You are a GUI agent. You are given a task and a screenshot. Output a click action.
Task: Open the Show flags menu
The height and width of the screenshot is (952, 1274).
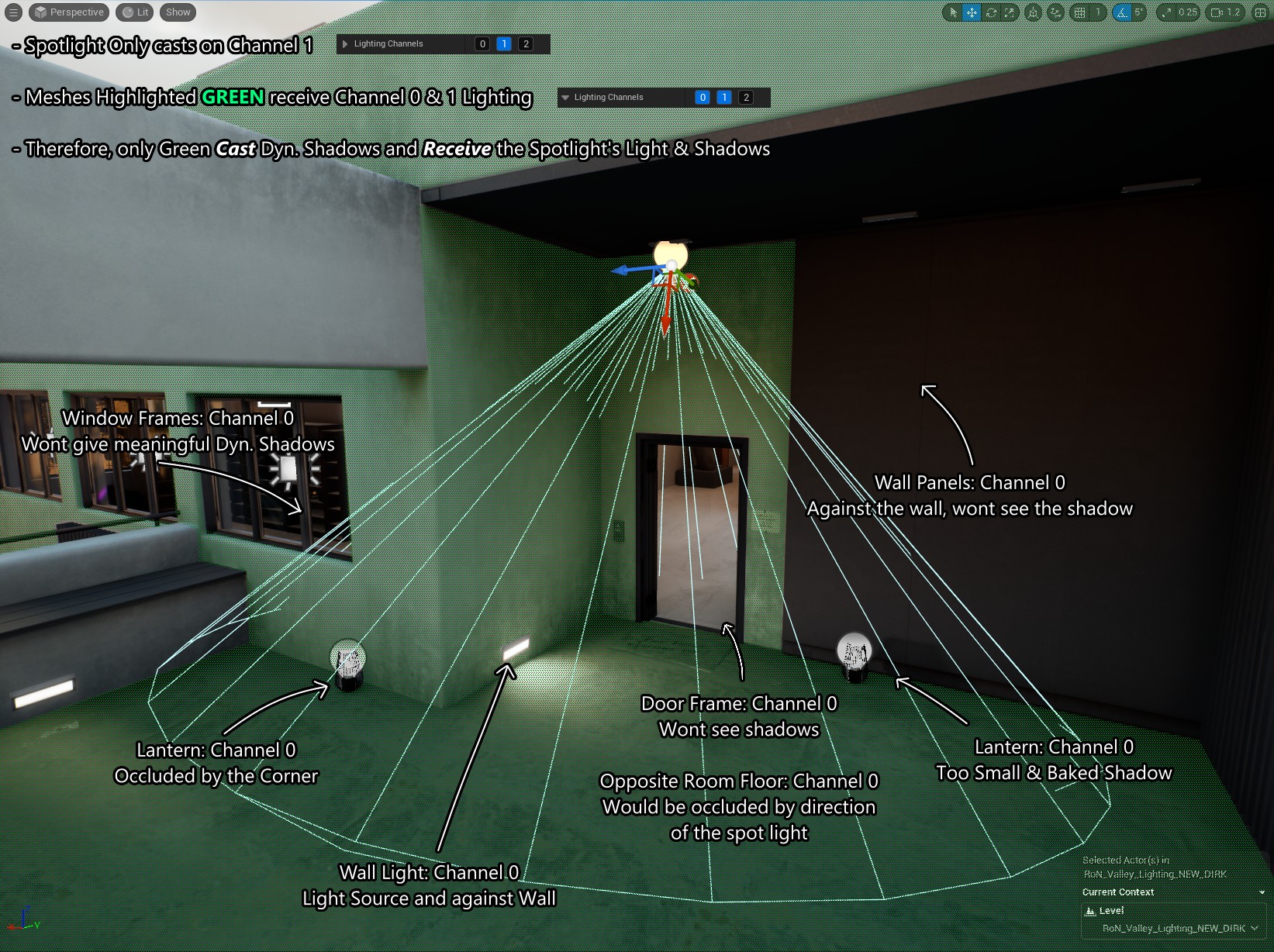[177, 12]
